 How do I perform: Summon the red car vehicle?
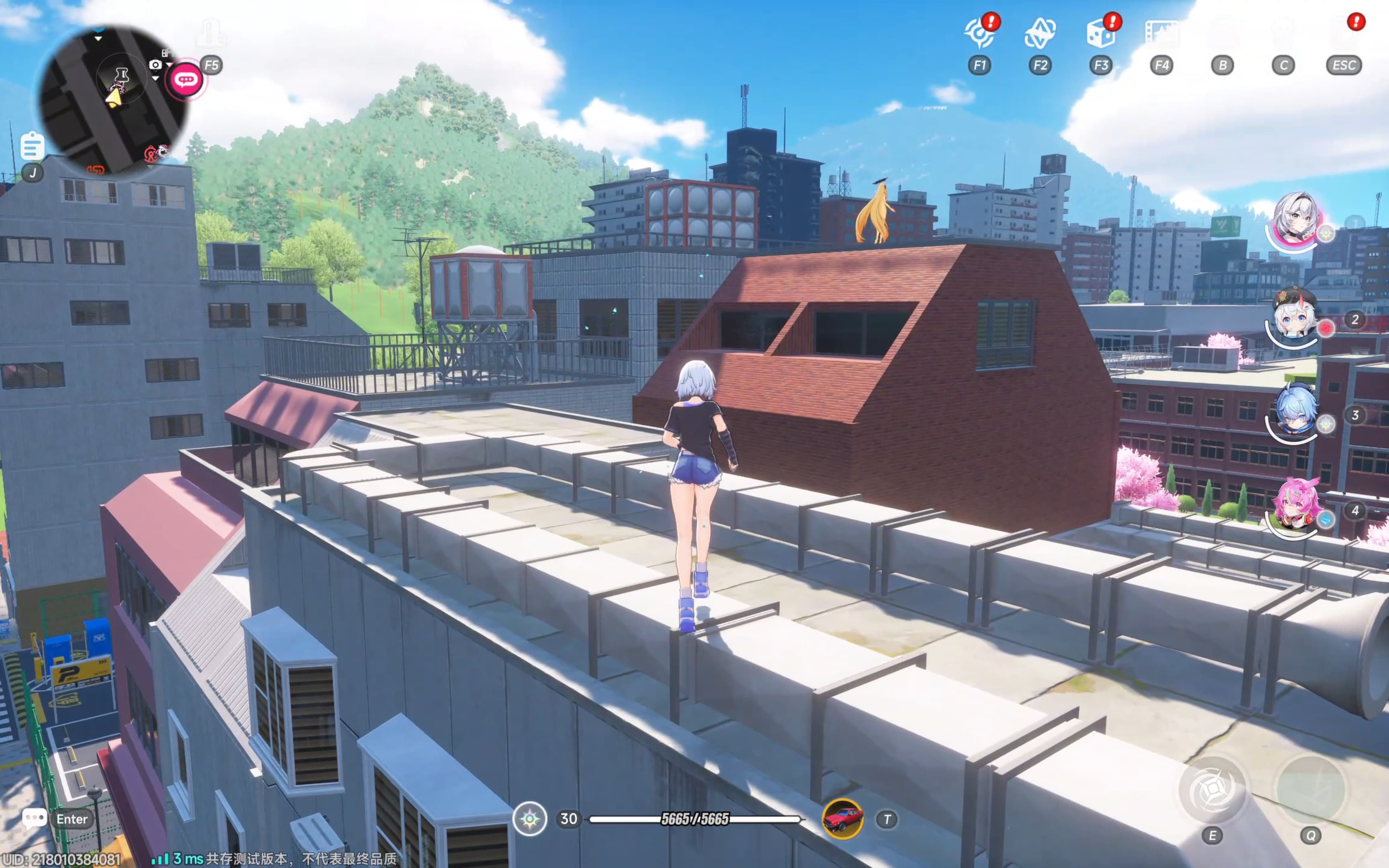(x=842, y=819)
